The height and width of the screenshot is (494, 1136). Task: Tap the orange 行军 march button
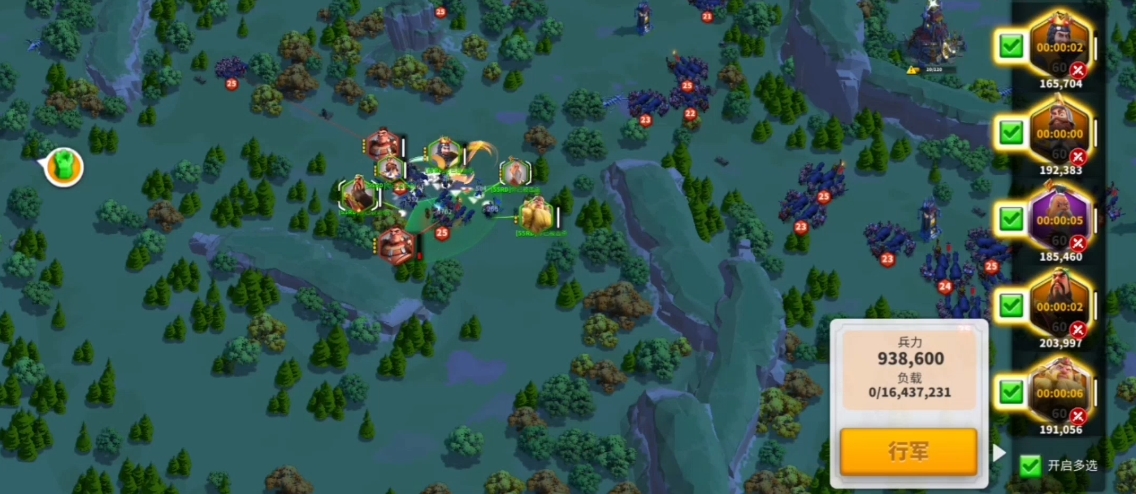click(908, 451)
